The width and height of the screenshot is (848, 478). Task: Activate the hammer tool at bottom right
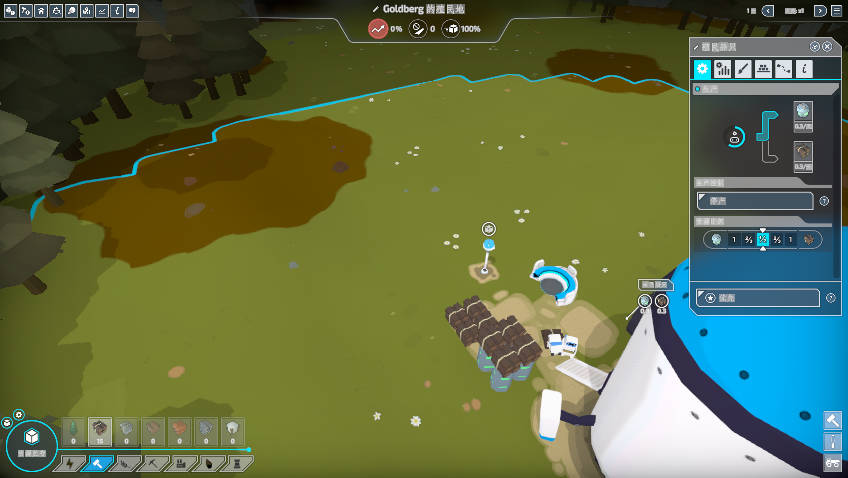tap(832, 420)
